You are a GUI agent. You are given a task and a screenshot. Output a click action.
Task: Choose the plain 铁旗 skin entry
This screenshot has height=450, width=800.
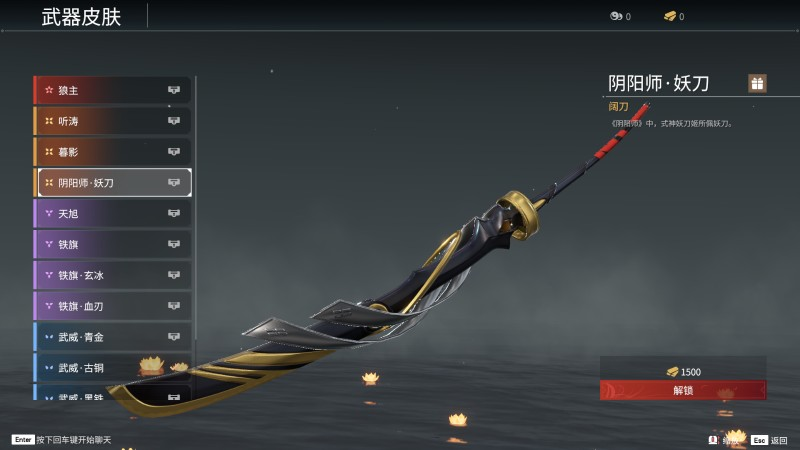112,244
